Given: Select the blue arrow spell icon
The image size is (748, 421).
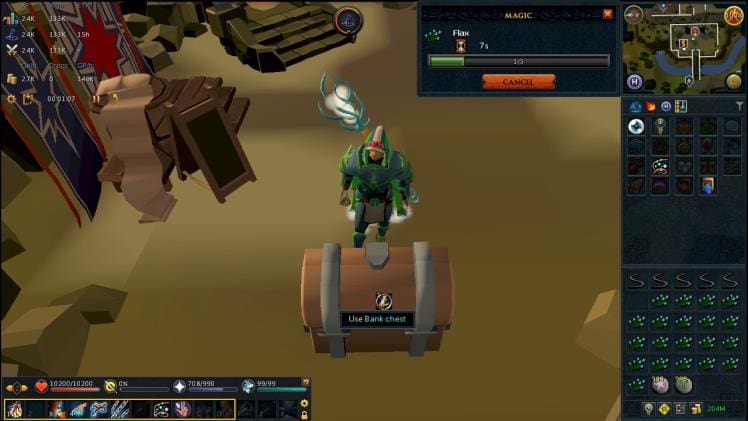Looking at the screenshot, I should (x=708, y=185).
